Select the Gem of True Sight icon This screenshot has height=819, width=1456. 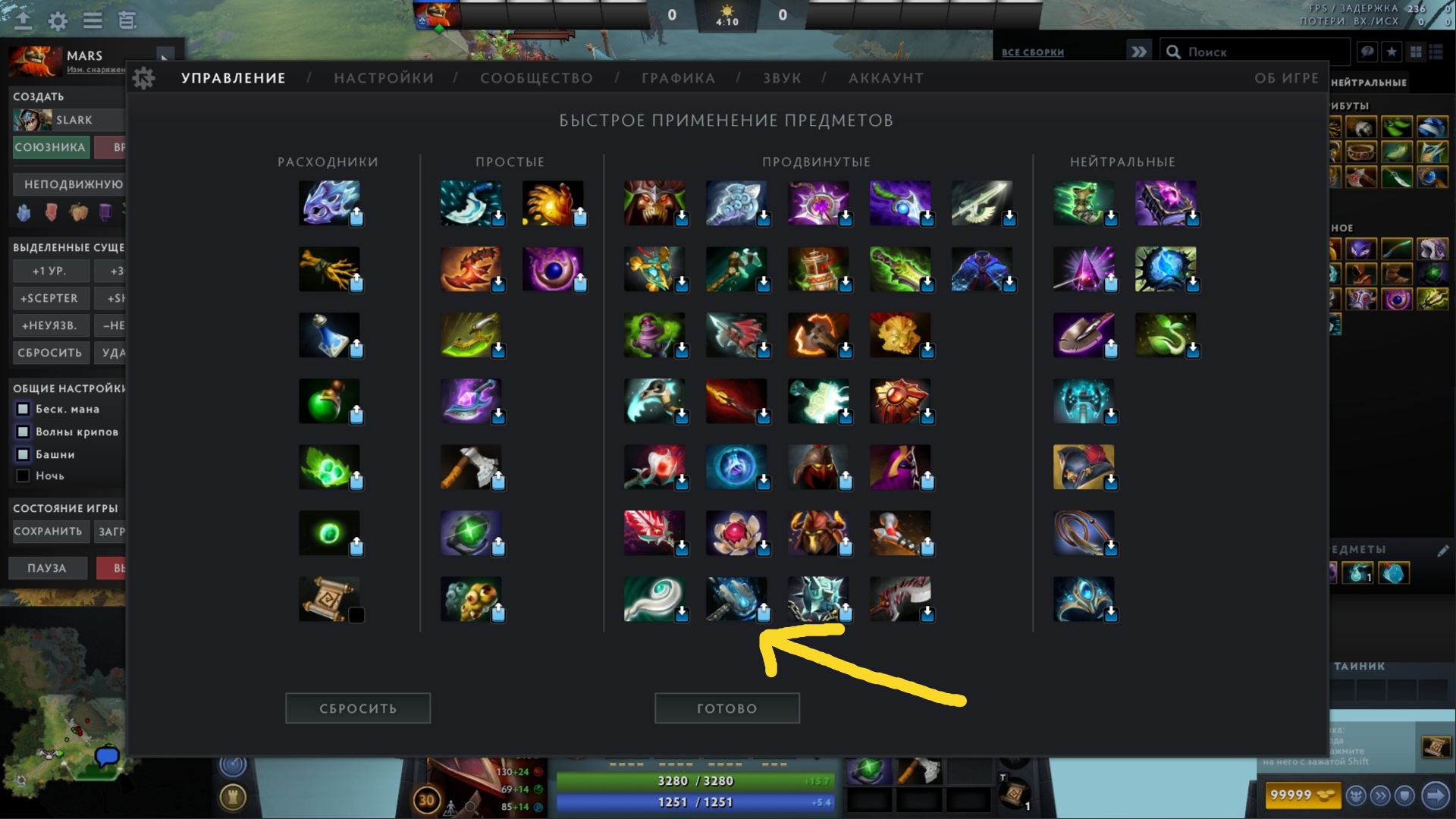472,532
